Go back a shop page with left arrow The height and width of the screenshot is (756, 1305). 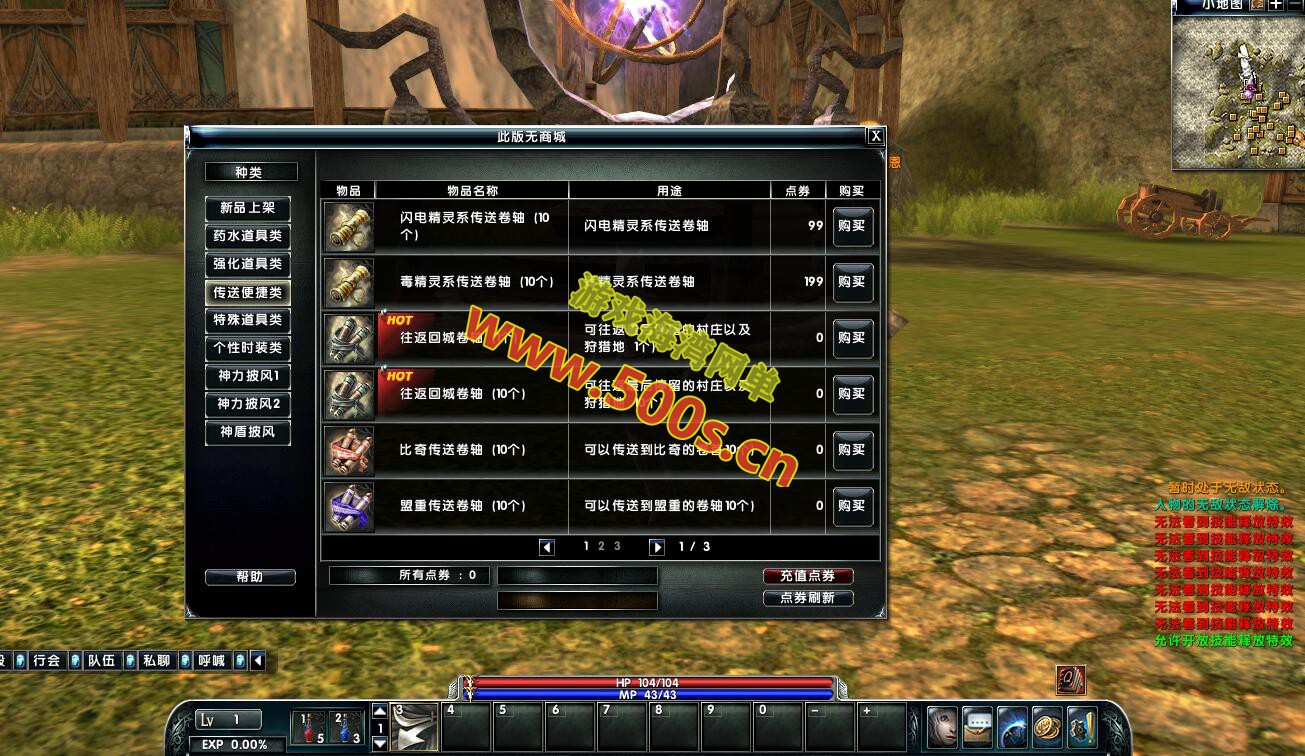[546, 547]
